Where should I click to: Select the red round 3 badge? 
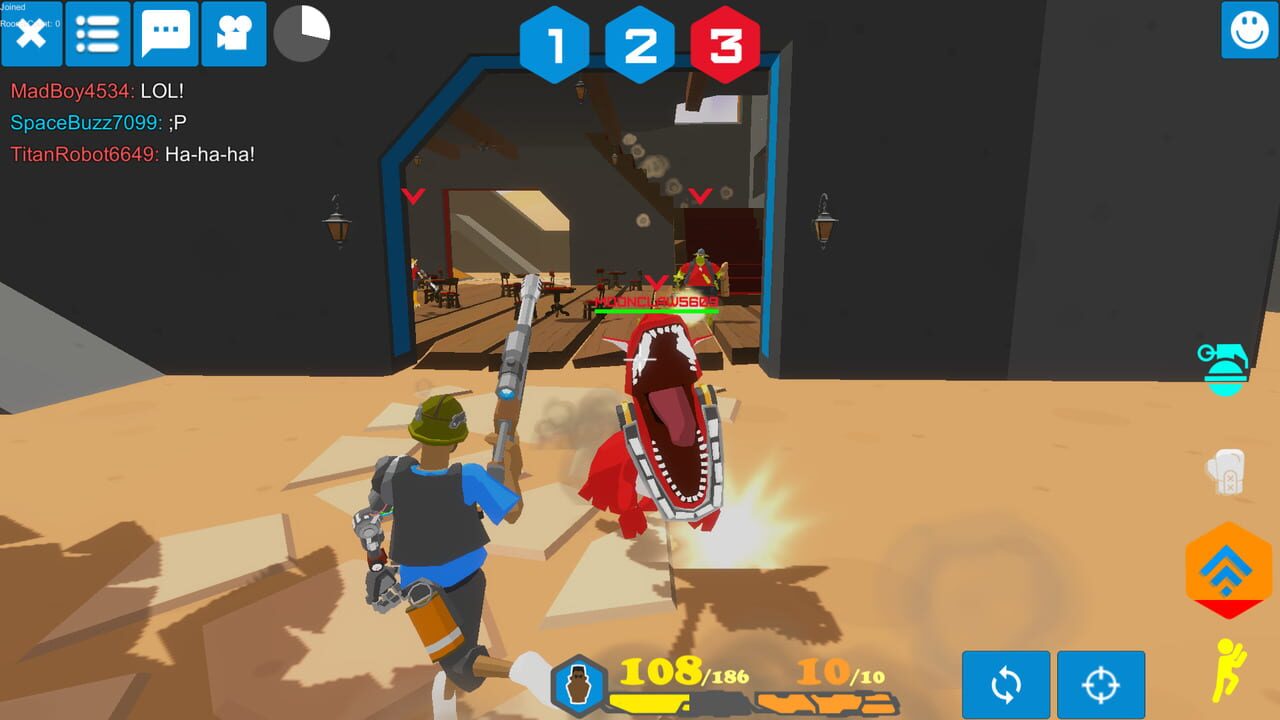723,44
